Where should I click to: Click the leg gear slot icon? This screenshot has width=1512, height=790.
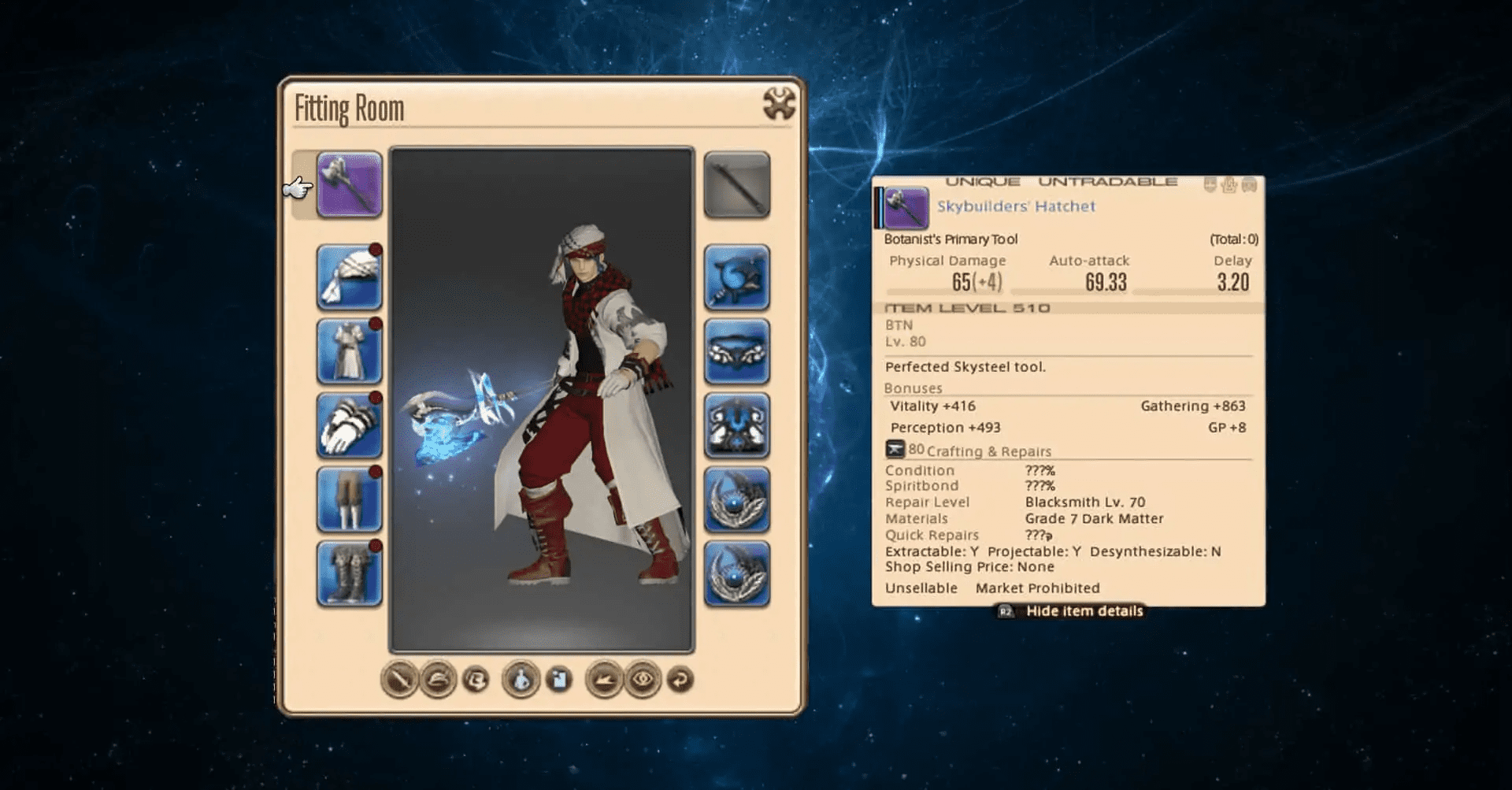coord(349,501)
